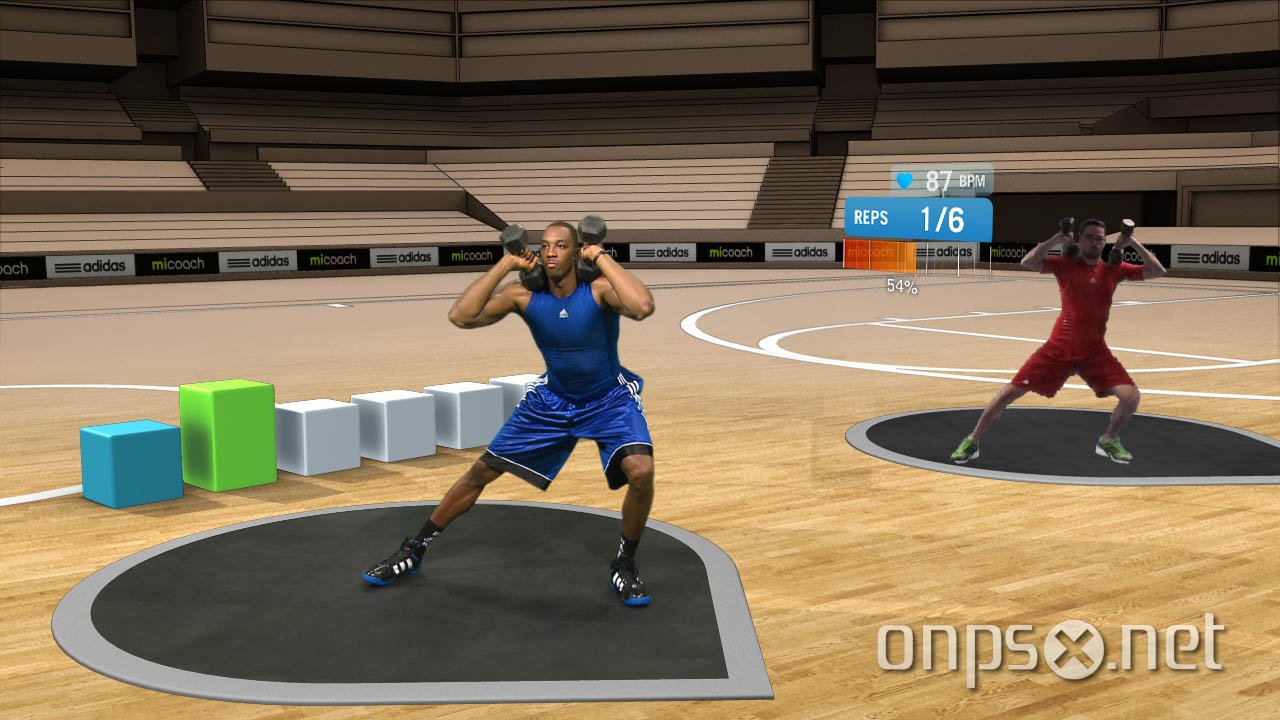
Task: Select the 87 BPM heart rate display
Action: click(x=938, y=180)
